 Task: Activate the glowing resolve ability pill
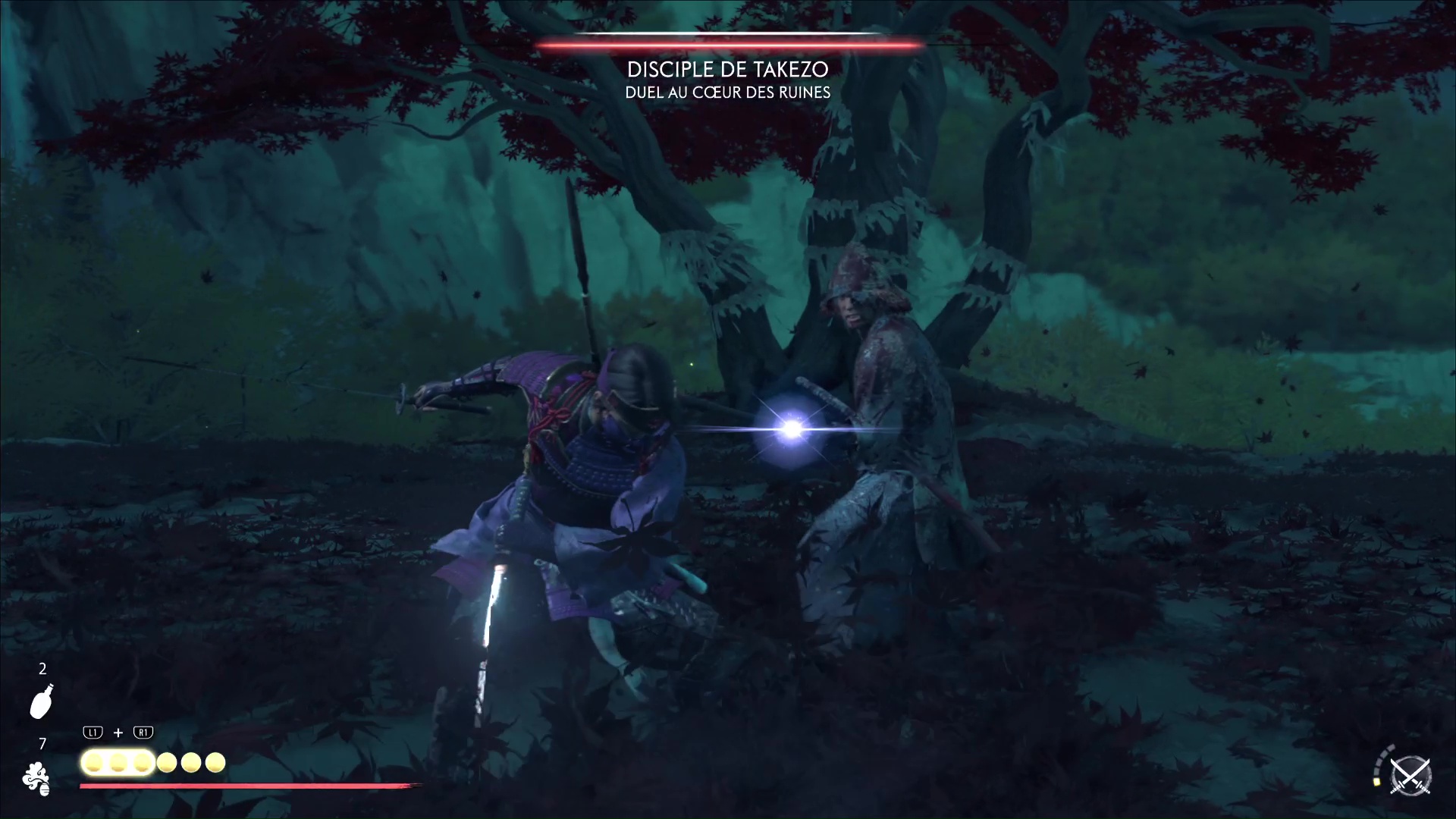[x=118, y=762]
